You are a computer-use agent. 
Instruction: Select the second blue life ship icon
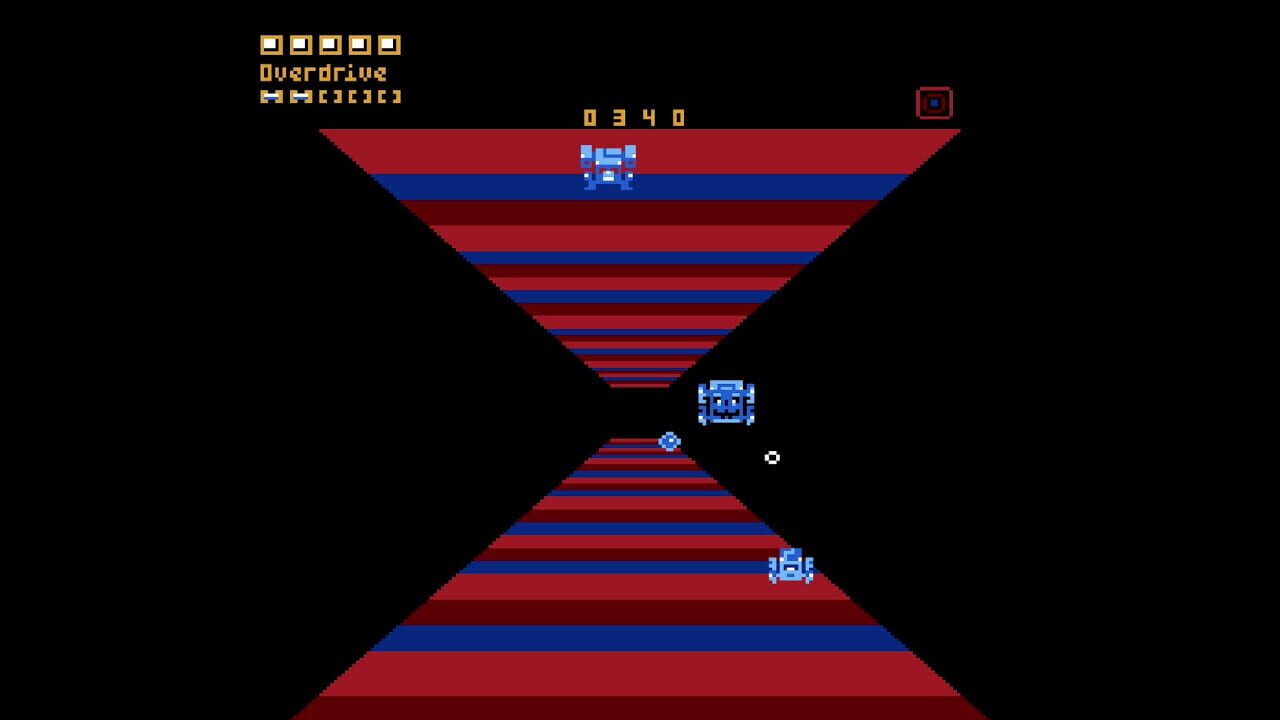[298, 96]
